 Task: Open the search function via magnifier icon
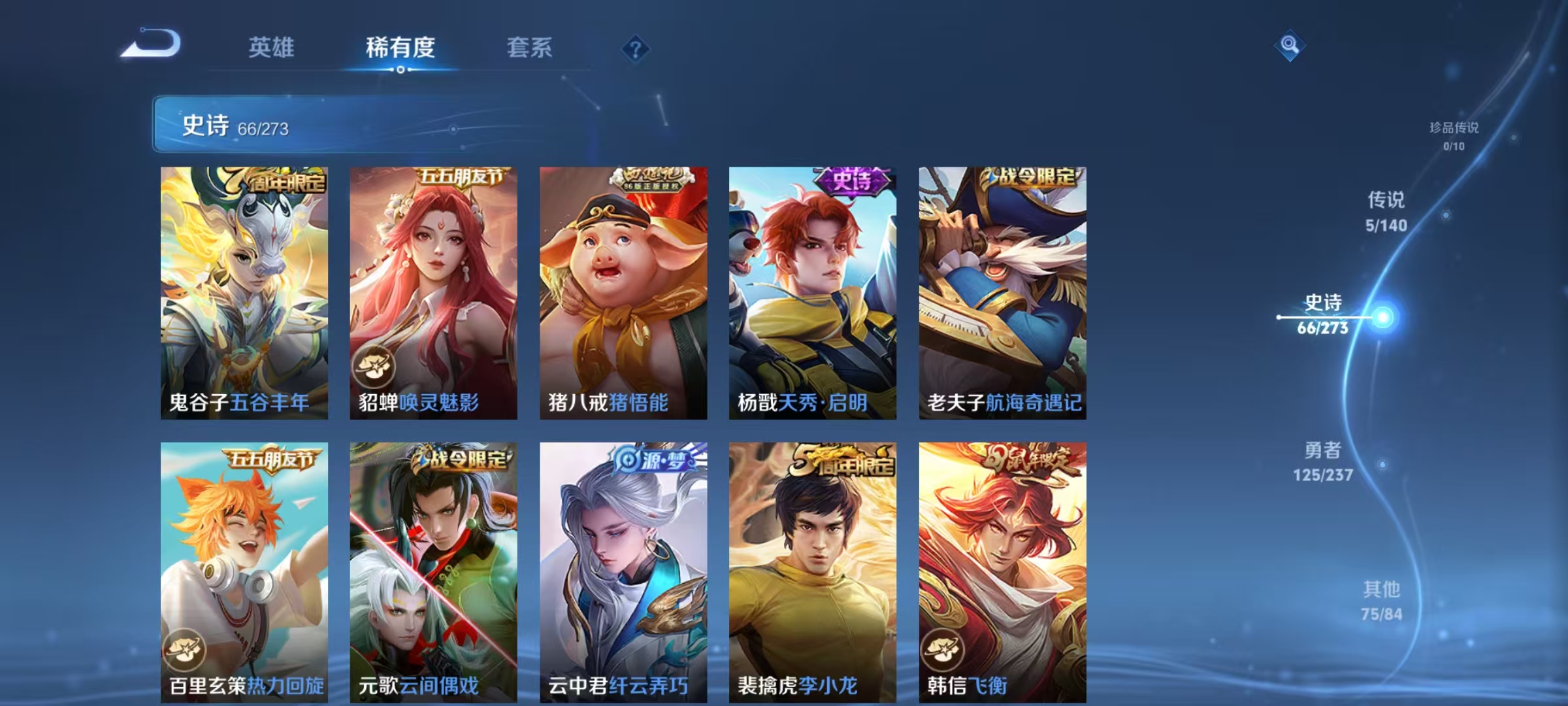click(x=1290, y=44)
